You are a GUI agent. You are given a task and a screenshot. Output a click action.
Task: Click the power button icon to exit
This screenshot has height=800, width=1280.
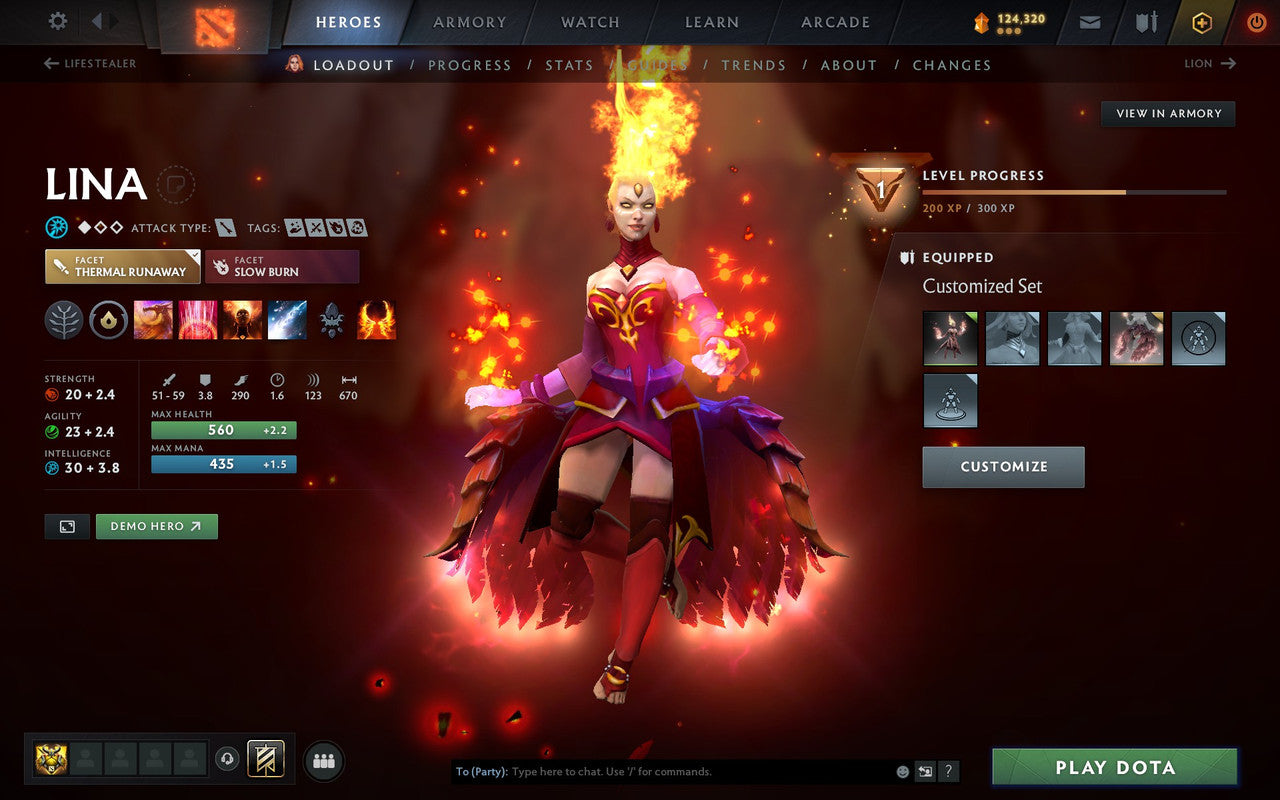tap(1256, 21)
